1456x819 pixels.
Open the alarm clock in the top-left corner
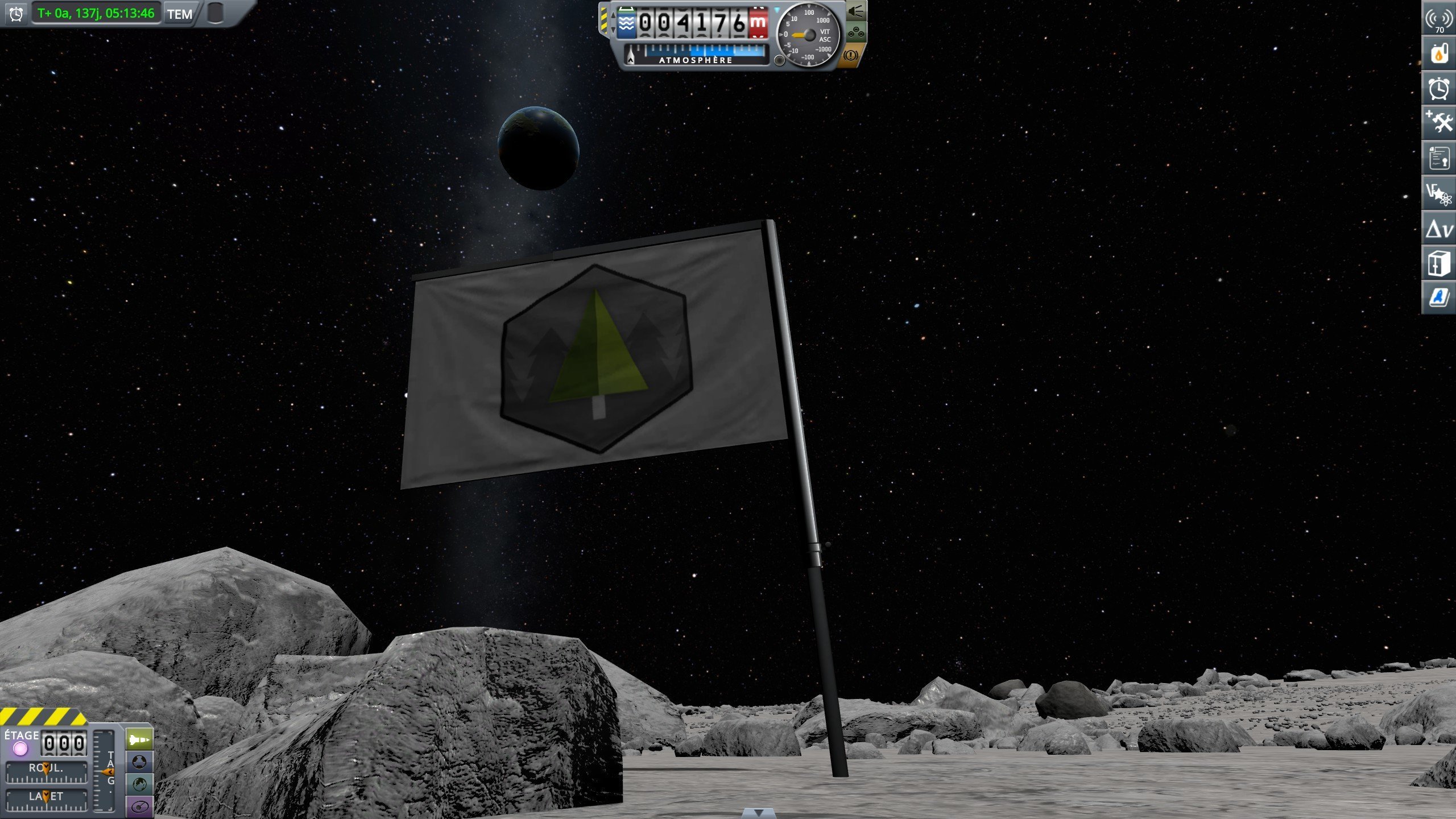pyautogui.click(x=16, y=14)
